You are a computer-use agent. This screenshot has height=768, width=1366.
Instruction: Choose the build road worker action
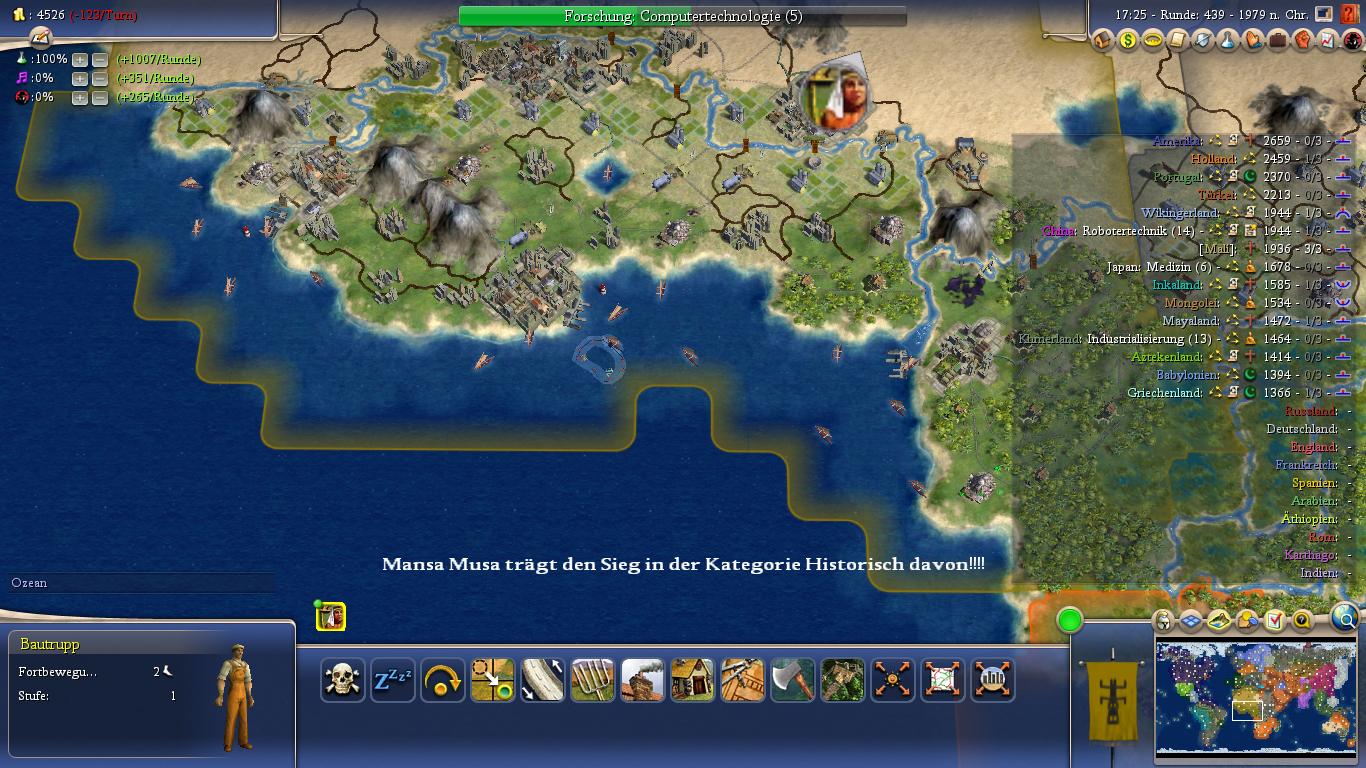(543, 681)
